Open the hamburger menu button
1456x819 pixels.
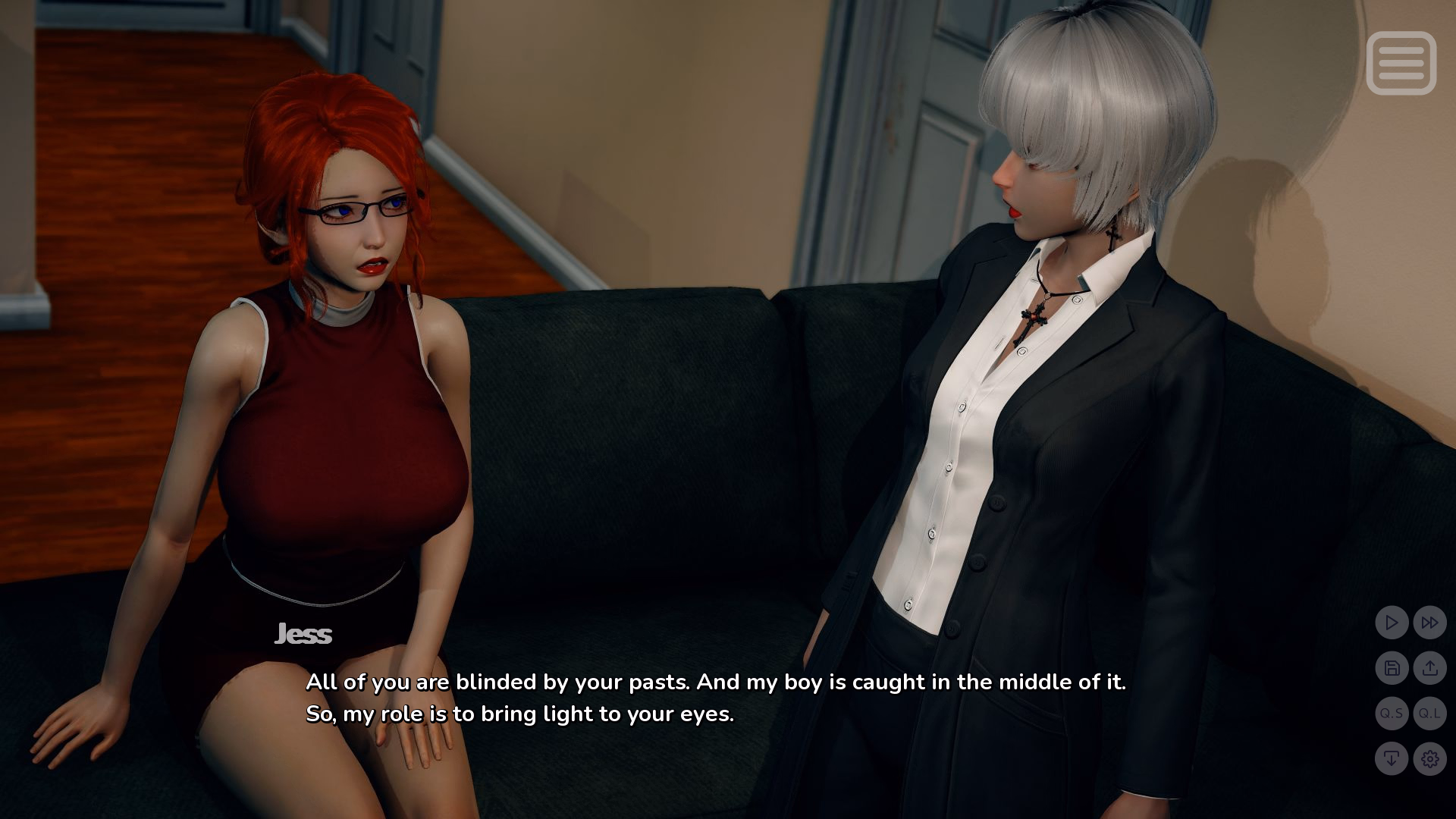click(1401, 63)
